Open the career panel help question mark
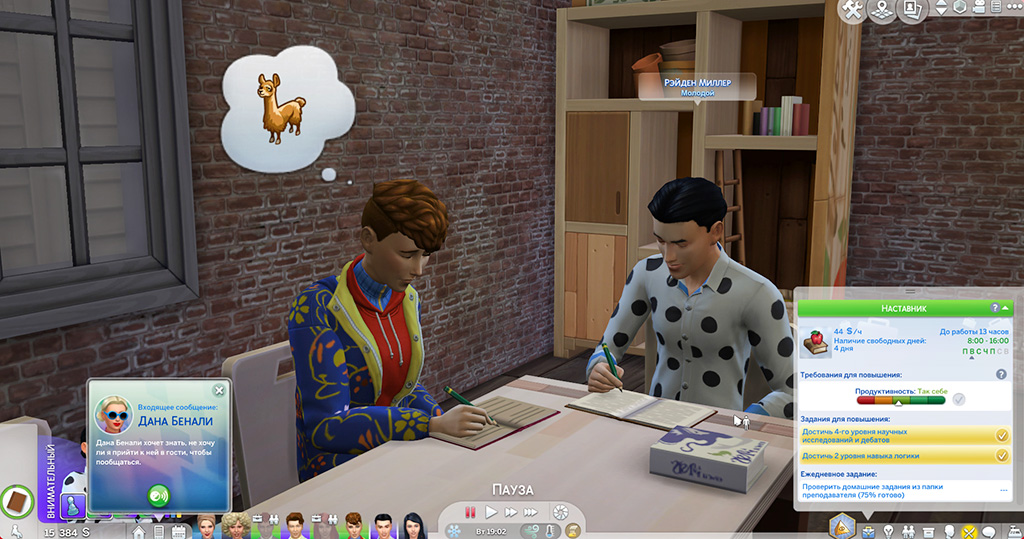1024x539 pixels. tap(994, 309)
